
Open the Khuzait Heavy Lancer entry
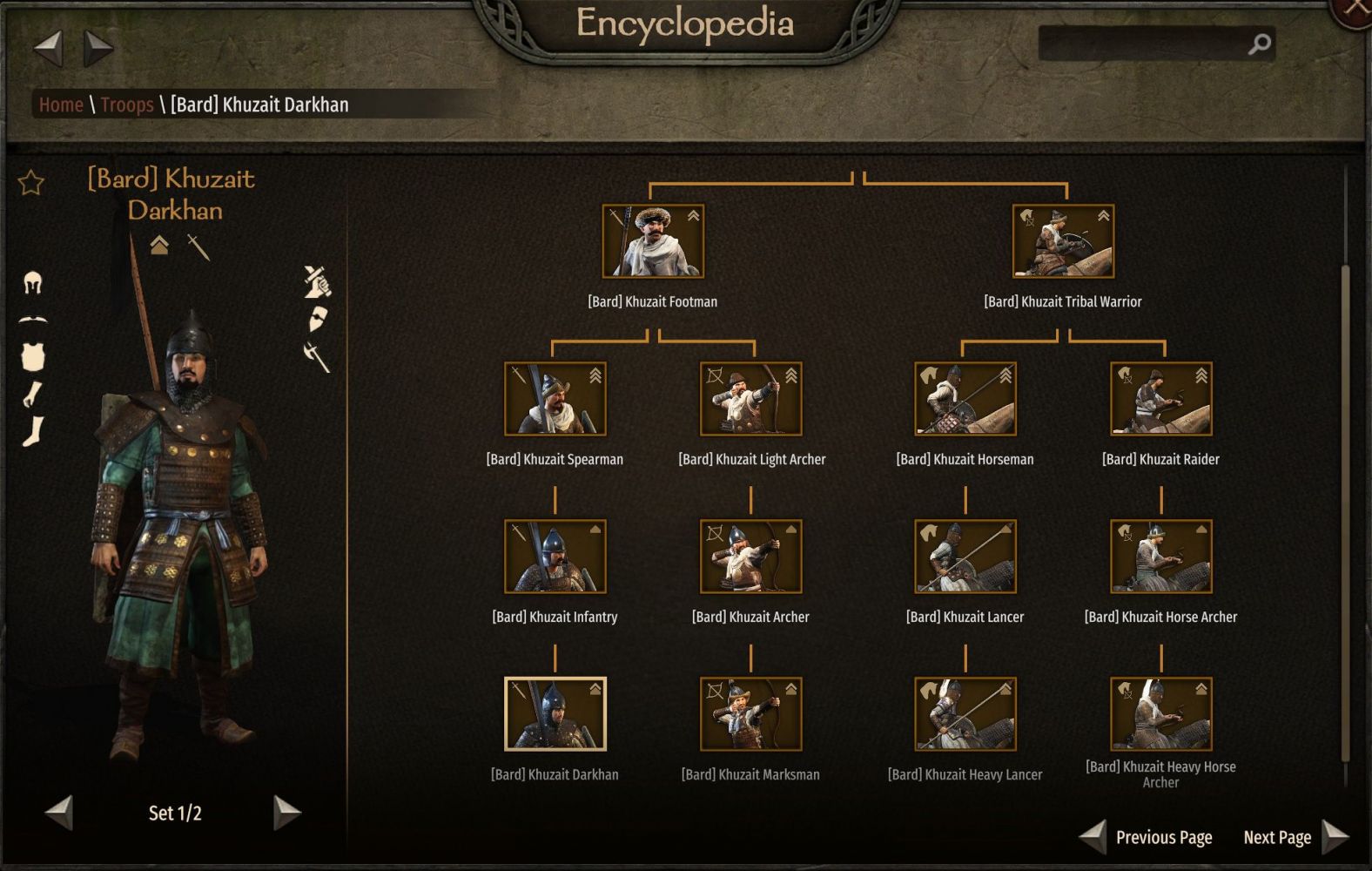click(965, 714)
